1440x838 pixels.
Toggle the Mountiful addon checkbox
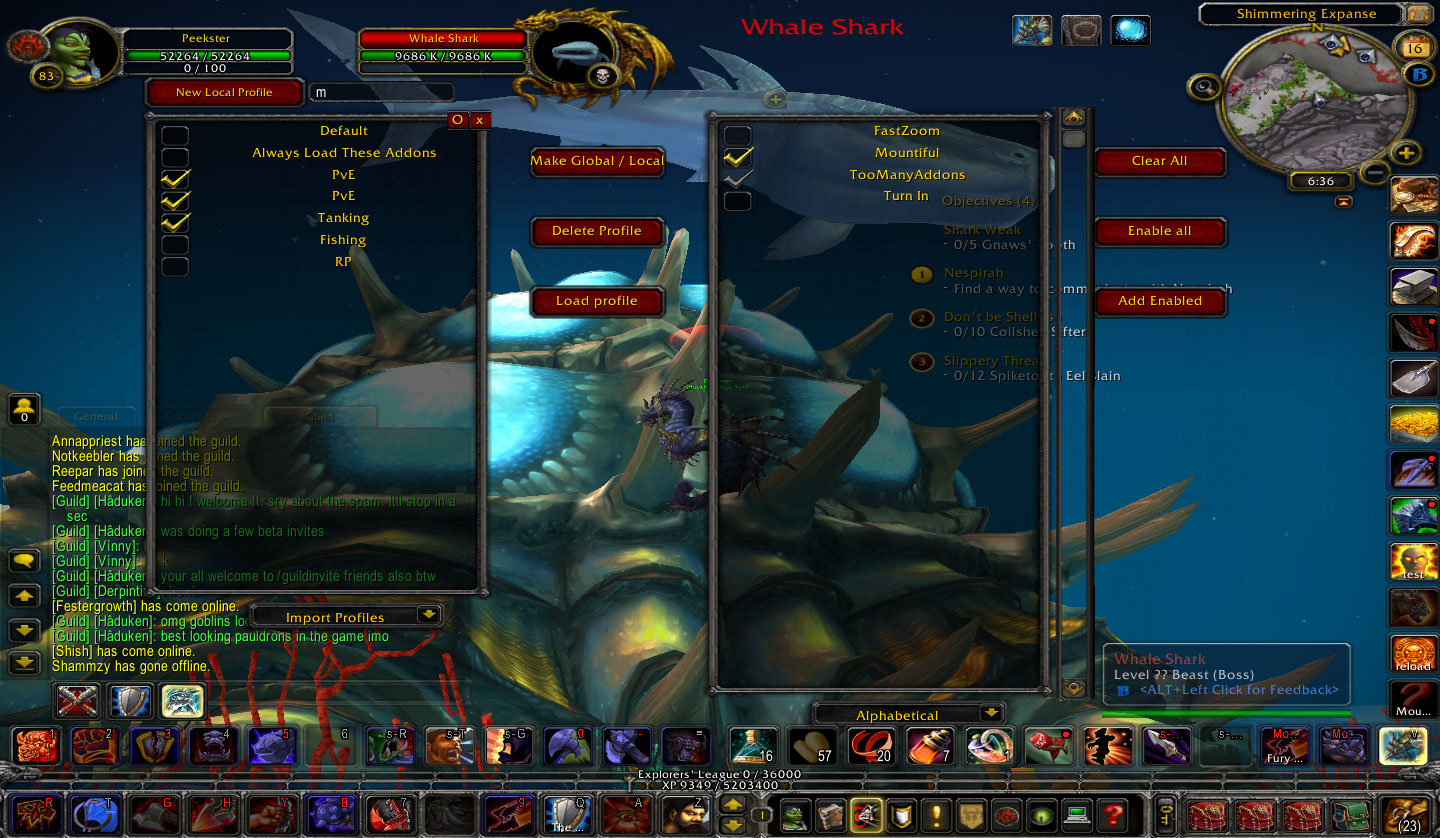point(737,156)
